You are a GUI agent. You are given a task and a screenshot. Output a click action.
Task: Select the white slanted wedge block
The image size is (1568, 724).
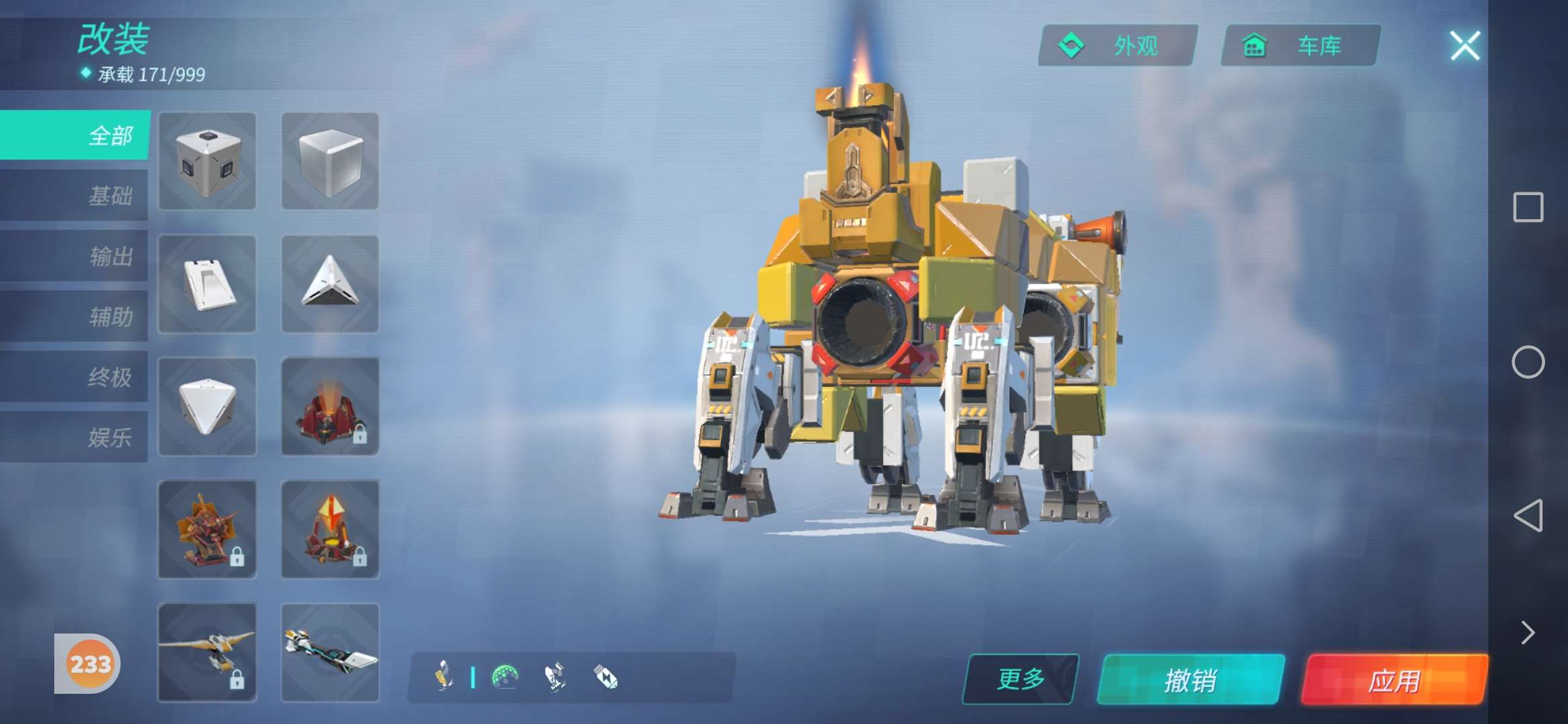point(208,284)
